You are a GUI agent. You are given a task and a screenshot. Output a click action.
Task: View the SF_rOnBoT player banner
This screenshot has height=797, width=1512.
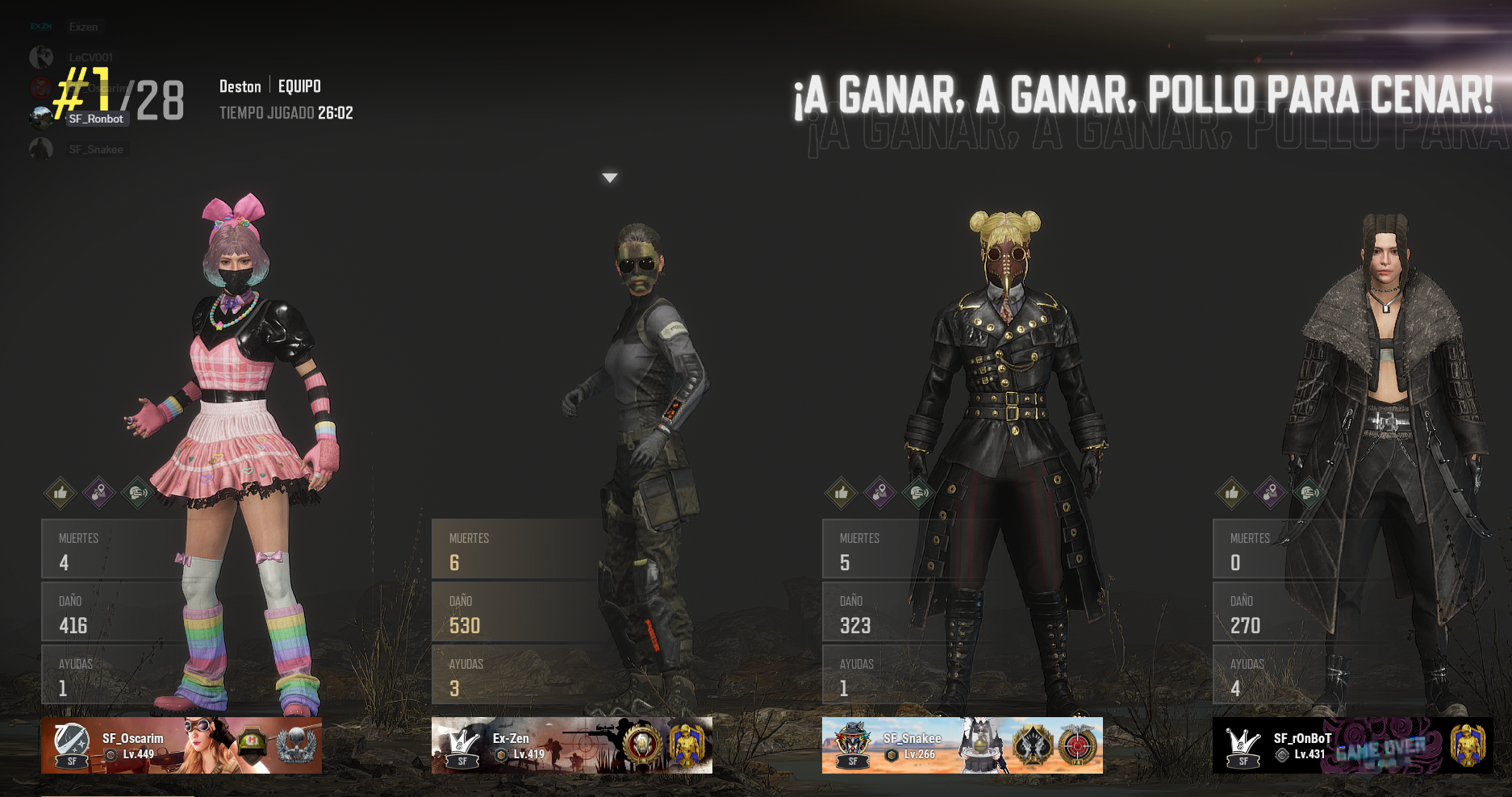pos(1353,745)
